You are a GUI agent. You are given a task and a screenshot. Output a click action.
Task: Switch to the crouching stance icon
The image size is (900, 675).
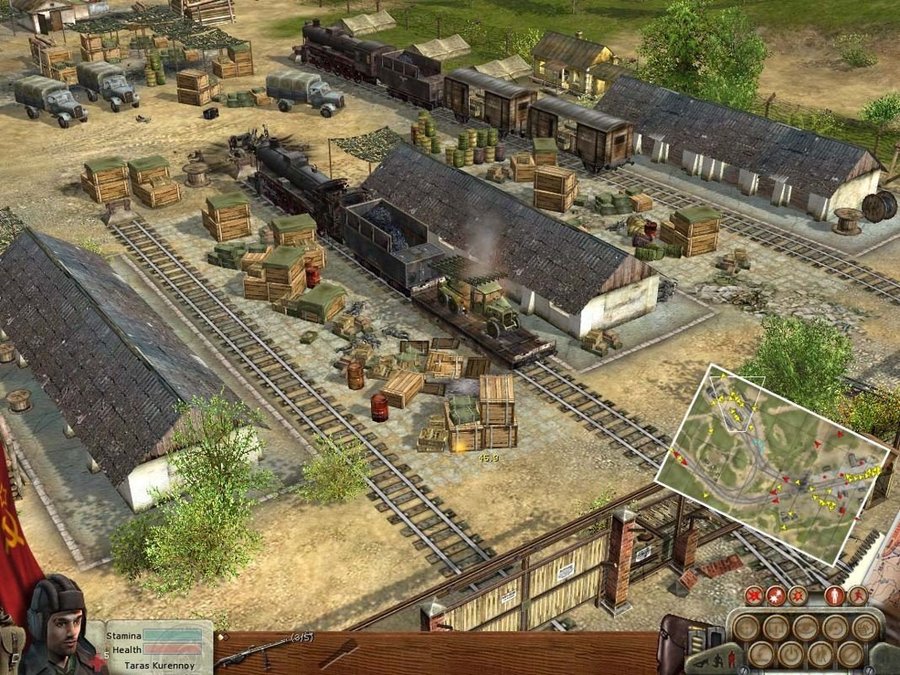pos(716,661)
